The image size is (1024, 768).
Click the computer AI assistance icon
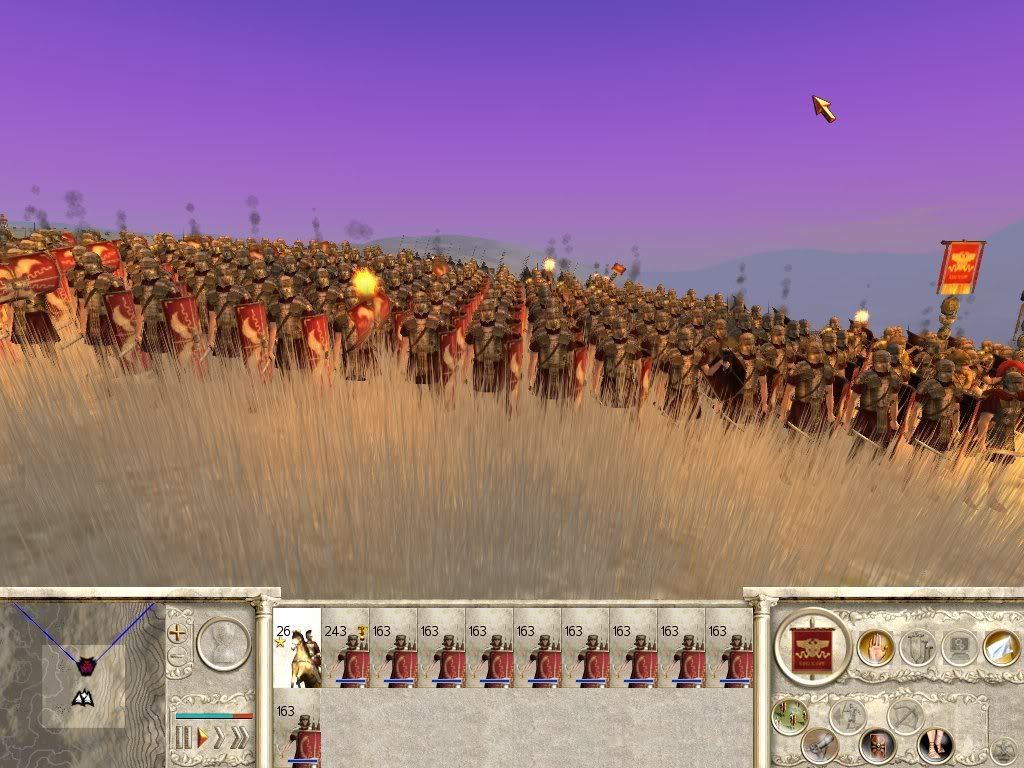pos(958,647)
